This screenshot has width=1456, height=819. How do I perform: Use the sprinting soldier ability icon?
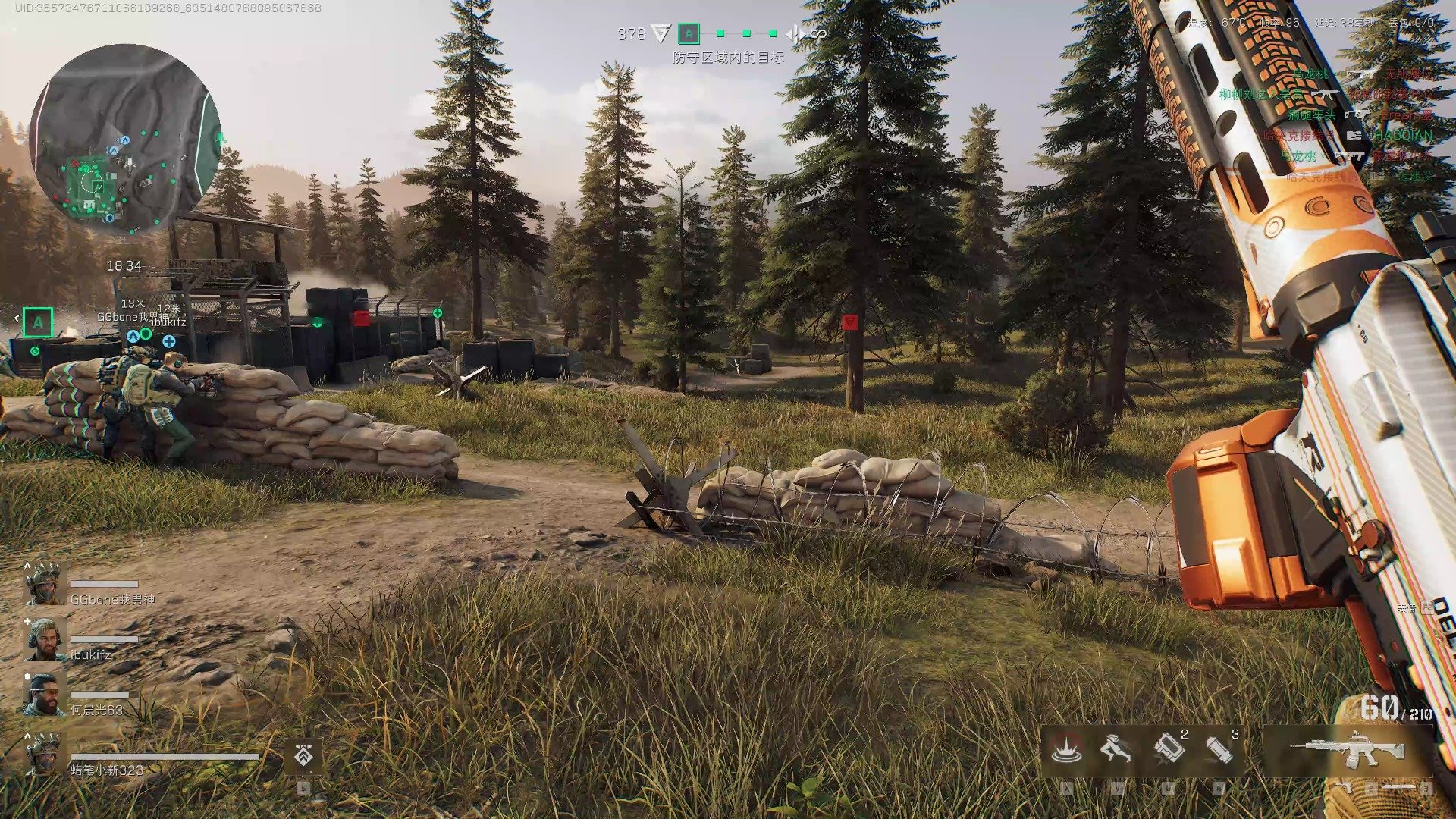coord(1116,749)
